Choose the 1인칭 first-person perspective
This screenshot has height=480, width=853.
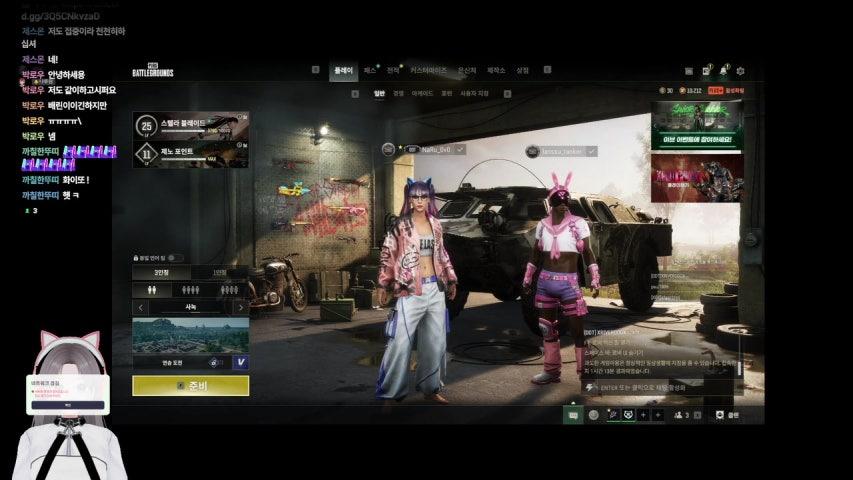[220, 272]
